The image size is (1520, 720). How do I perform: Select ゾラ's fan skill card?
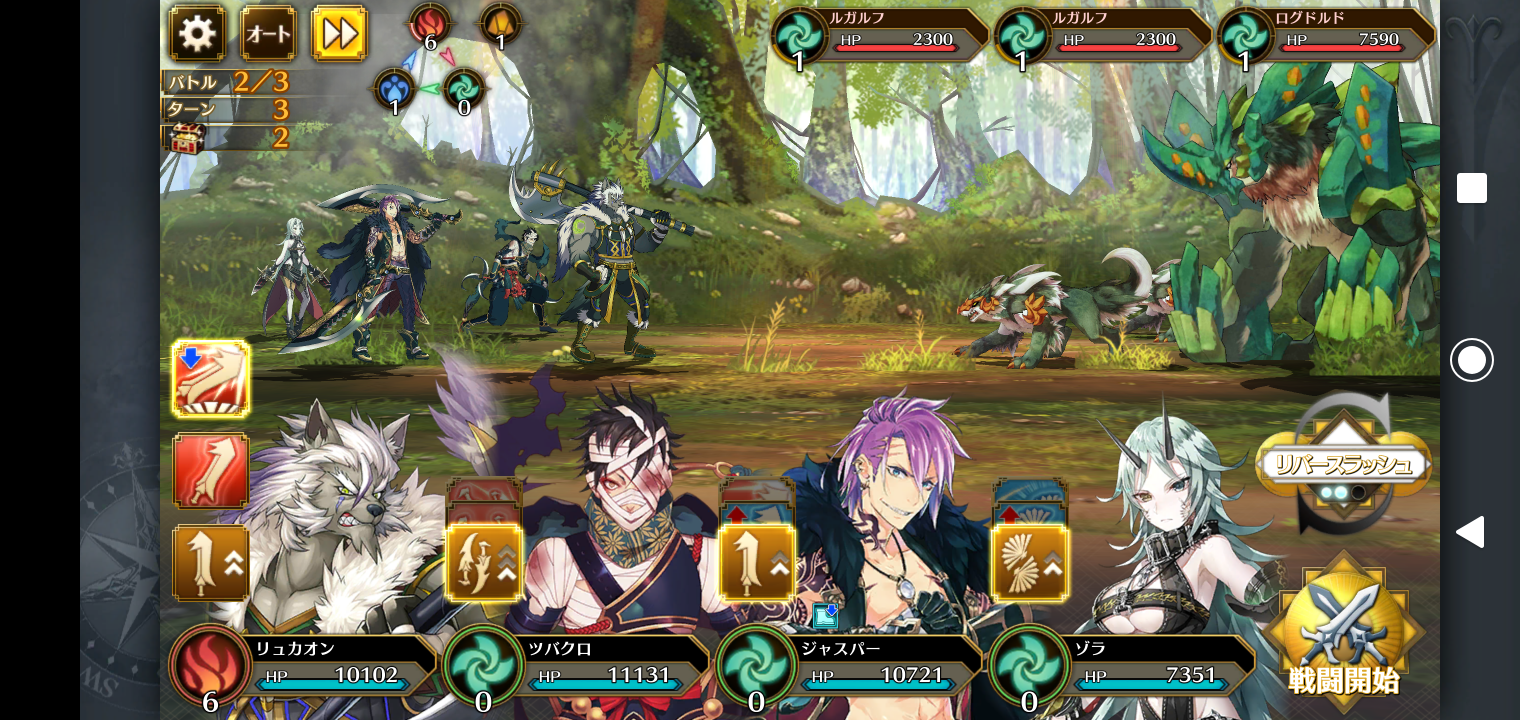point(1030,563)
